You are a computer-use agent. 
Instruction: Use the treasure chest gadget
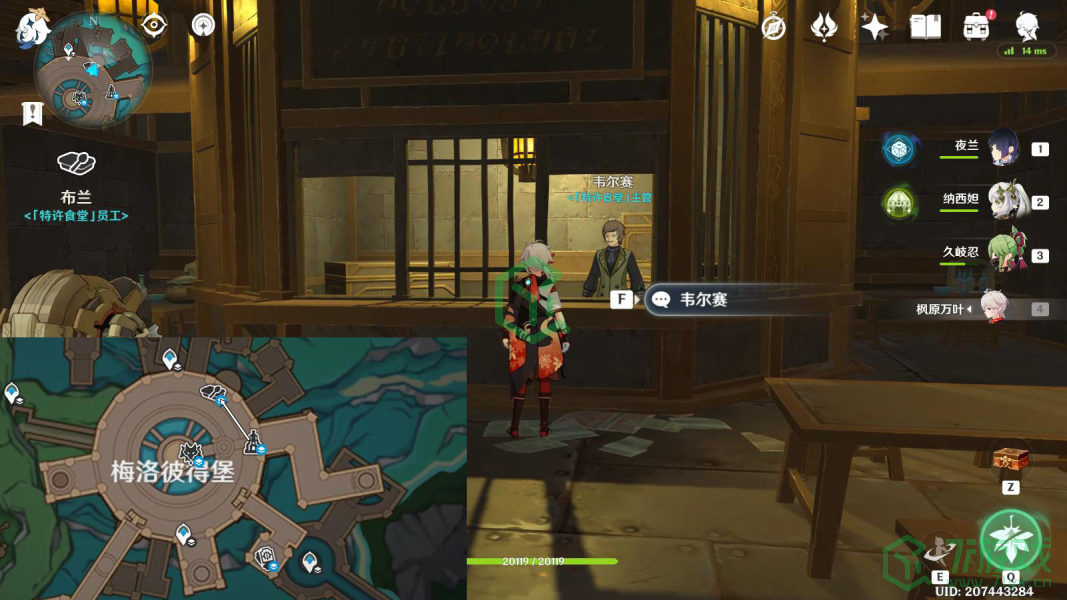[1010, 460]
